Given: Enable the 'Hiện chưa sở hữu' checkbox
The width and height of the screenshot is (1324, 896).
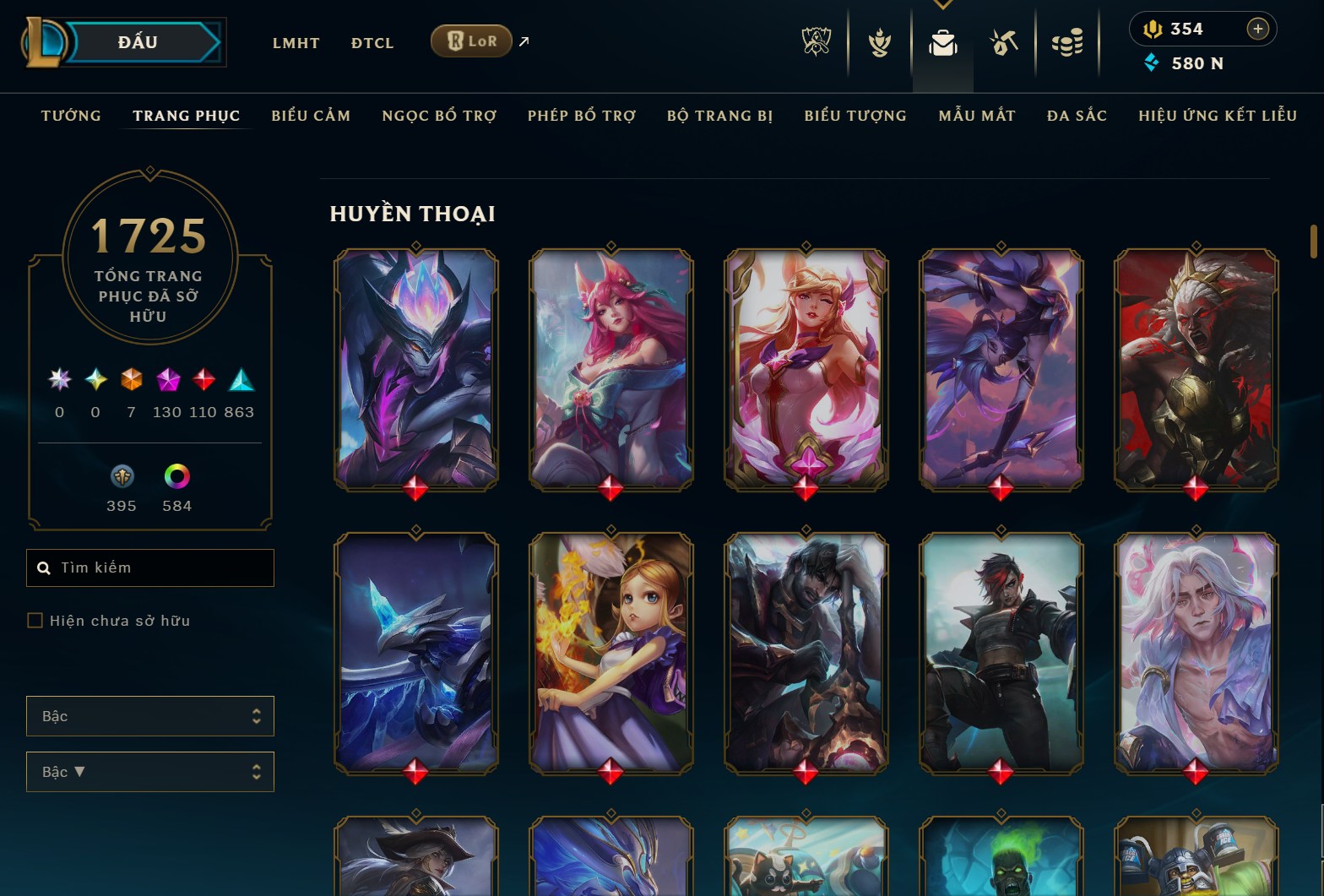Looking at the screenshot, I should point(35,621).
